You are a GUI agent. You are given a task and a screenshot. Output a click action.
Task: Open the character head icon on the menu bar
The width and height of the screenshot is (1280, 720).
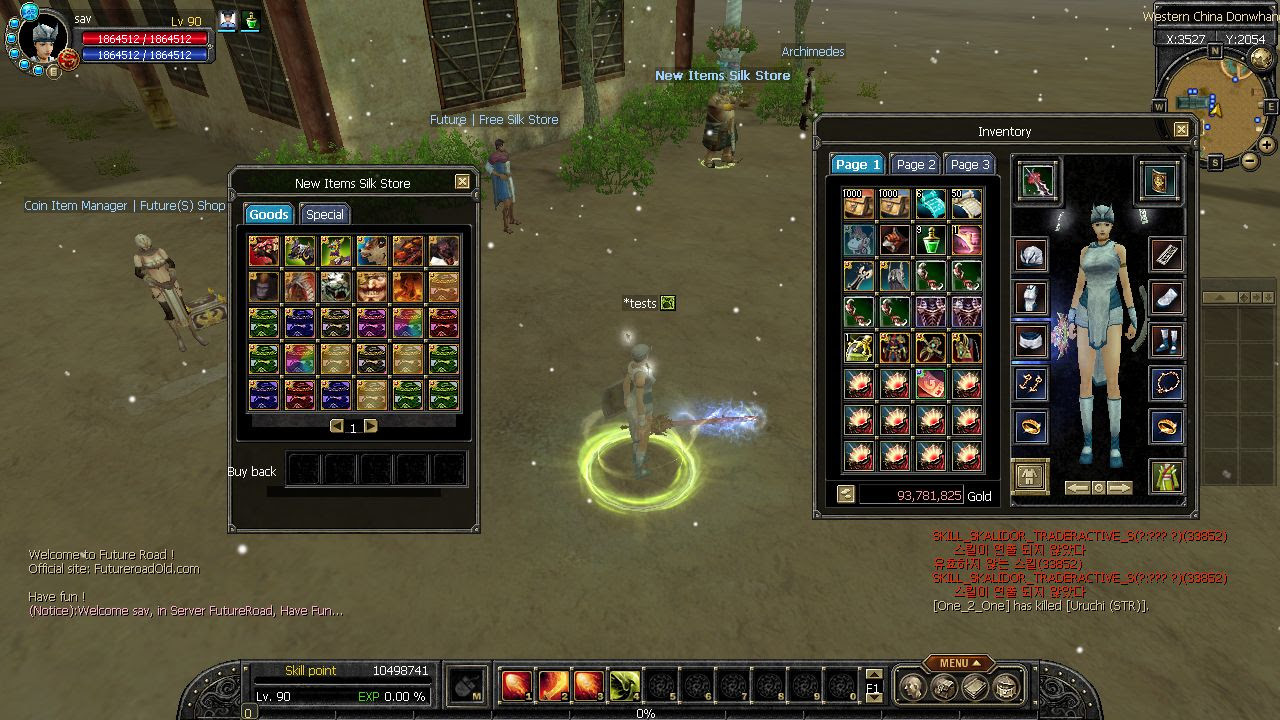click(911, 687)
